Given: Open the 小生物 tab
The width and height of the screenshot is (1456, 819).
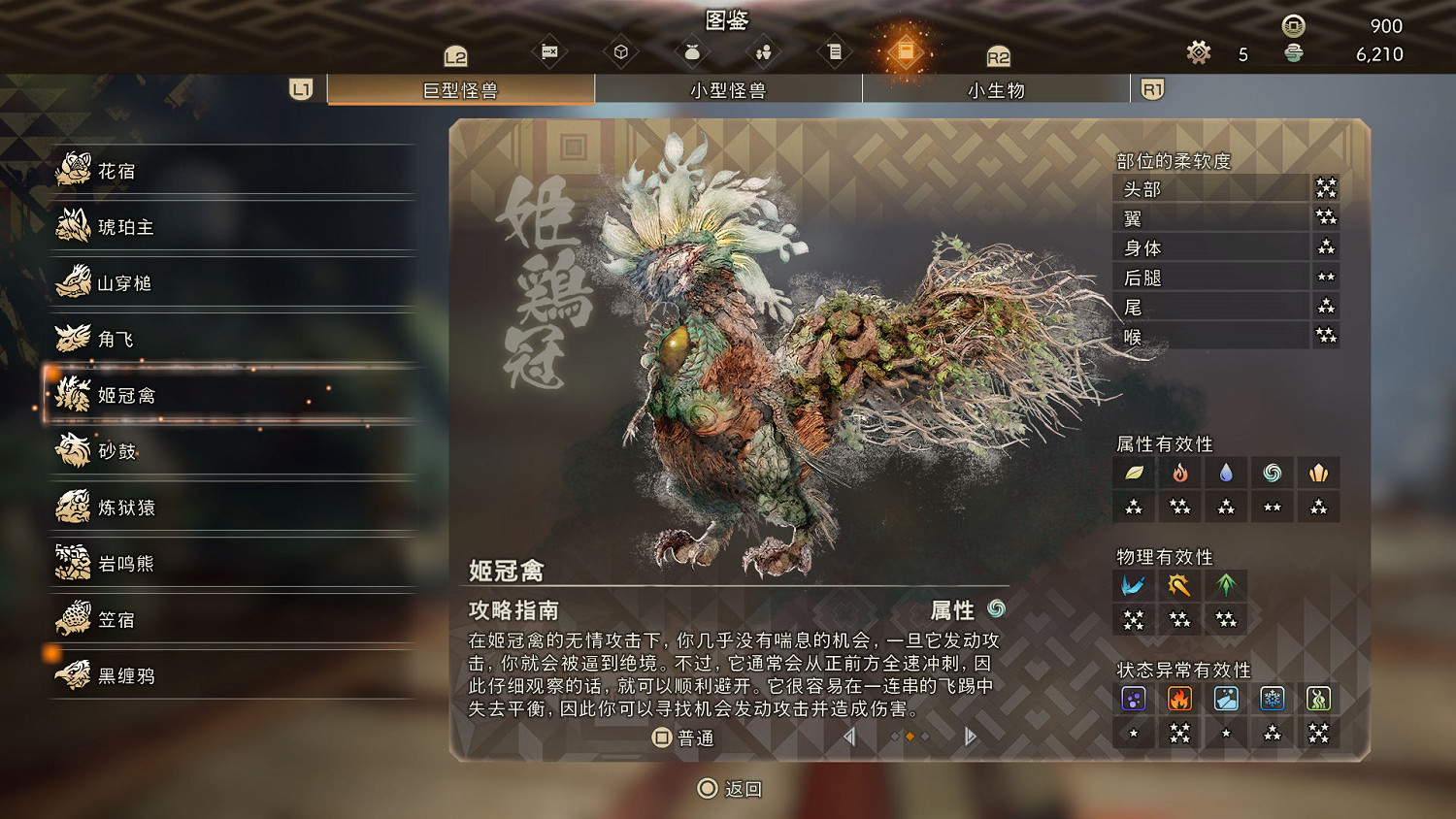Looking at the screenshot, I should (996, 89).
